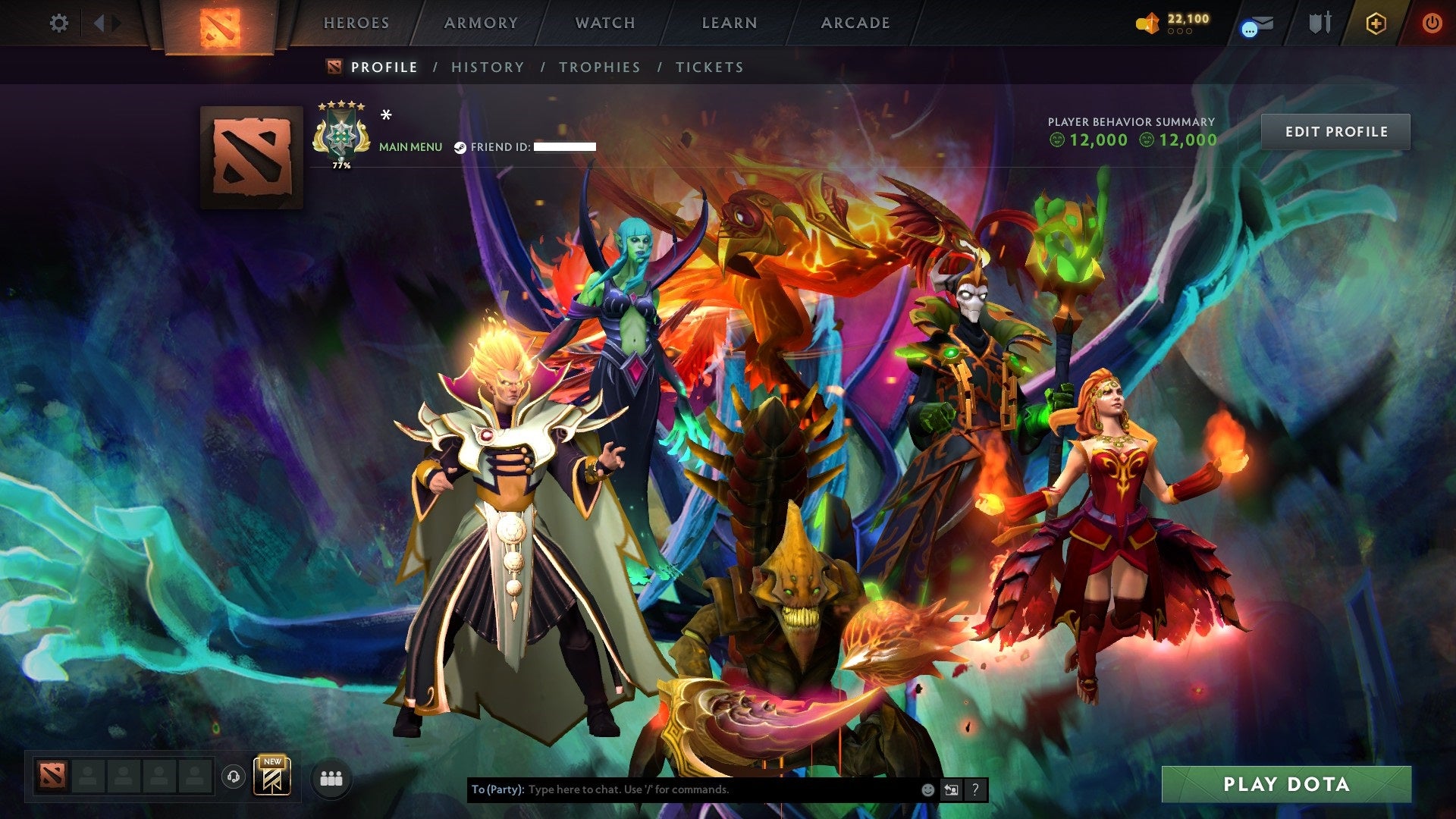Open chat help with the question mark icon
The width and height of the screenshot is (1456, 819).
(974, 789)
